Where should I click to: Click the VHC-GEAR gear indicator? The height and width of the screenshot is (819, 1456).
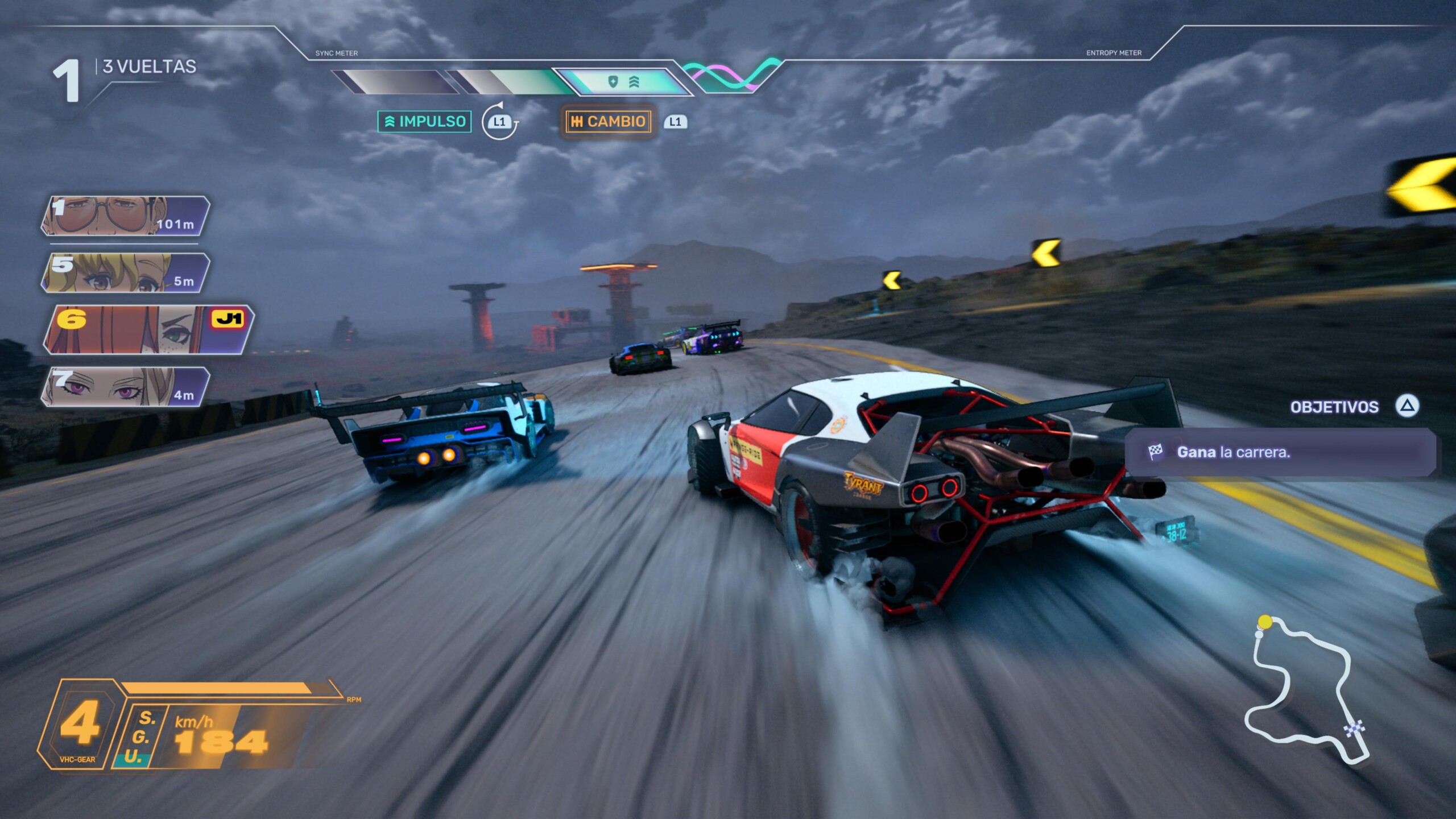point(78,725)
